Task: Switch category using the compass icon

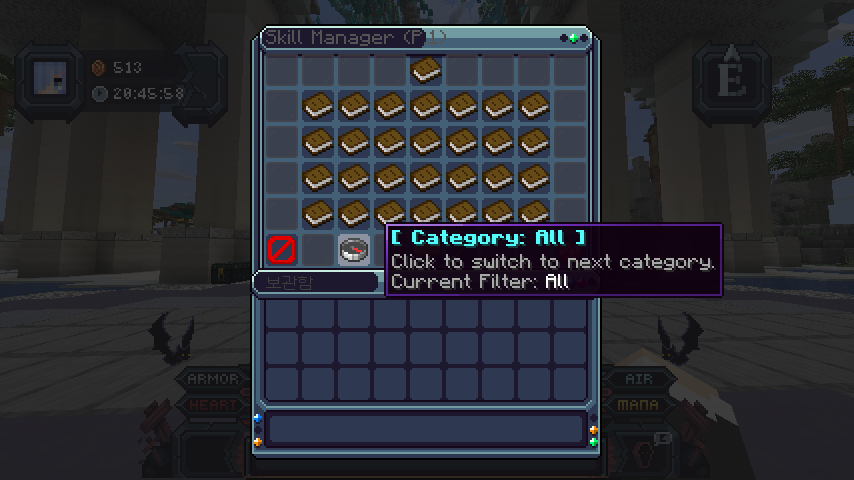Action: click(353, 250)
